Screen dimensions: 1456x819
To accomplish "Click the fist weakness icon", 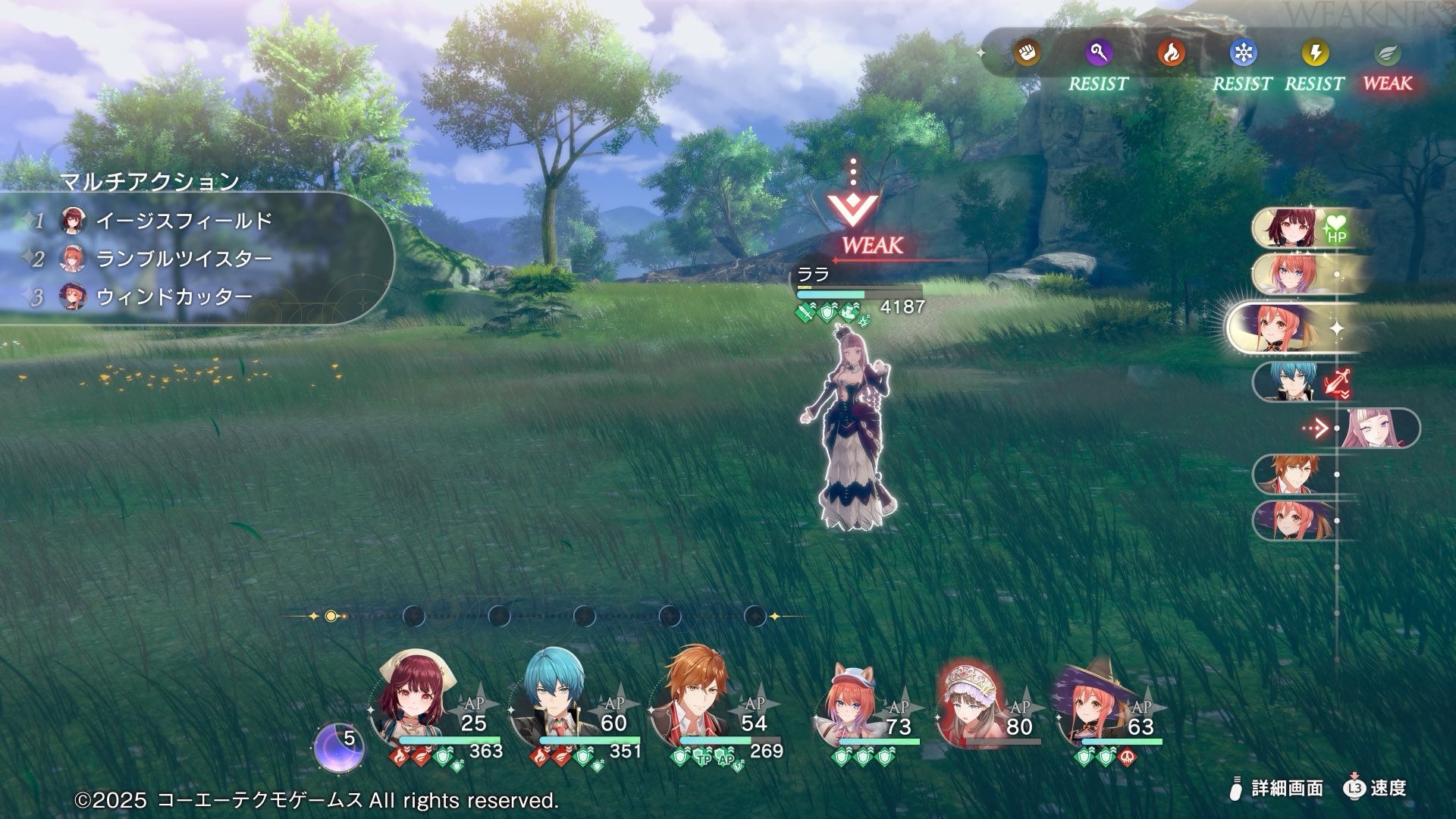I will pos(1027,52).
